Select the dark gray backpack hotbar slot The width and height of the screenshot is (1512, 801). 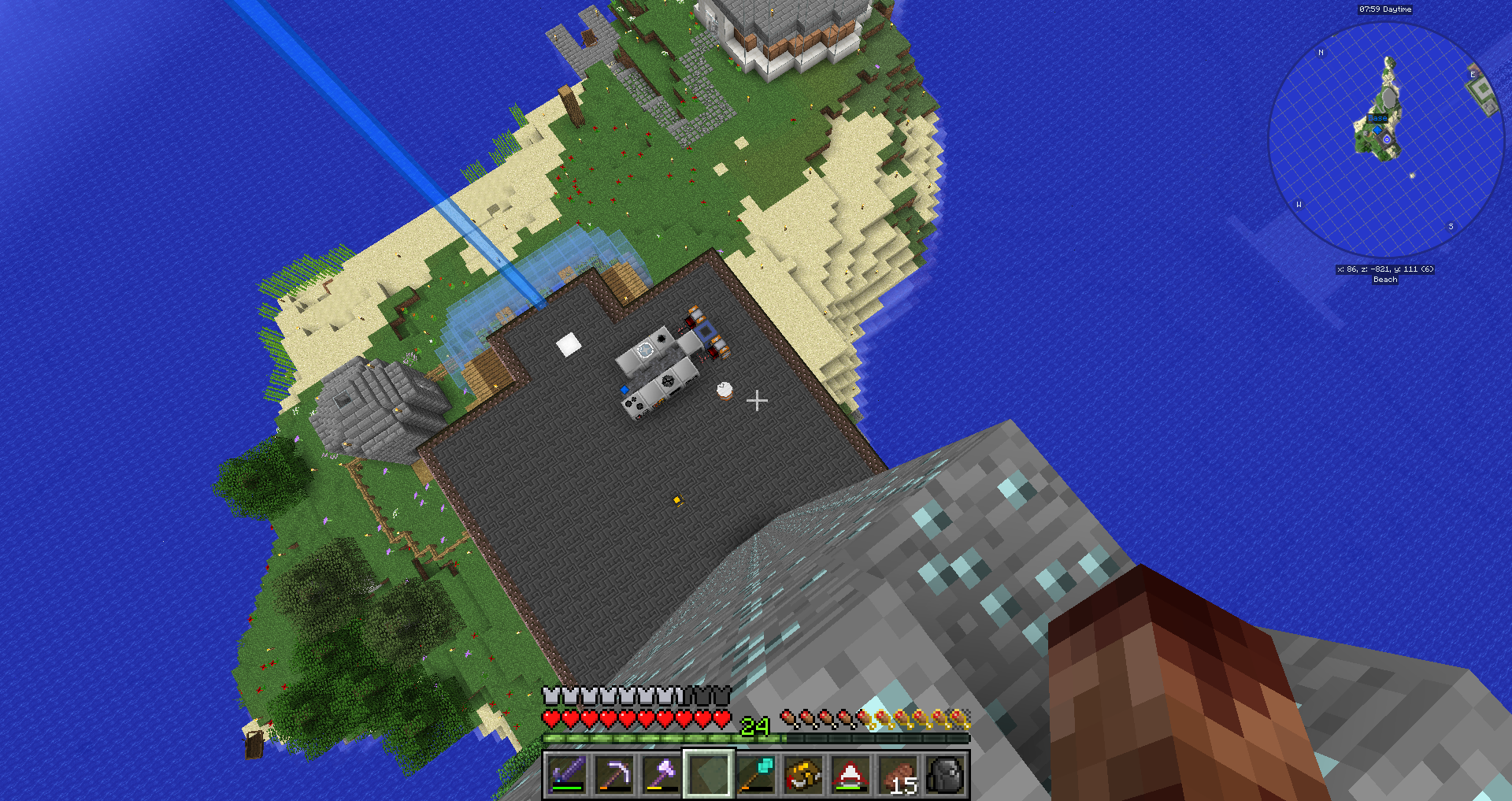tap(945, 774)
